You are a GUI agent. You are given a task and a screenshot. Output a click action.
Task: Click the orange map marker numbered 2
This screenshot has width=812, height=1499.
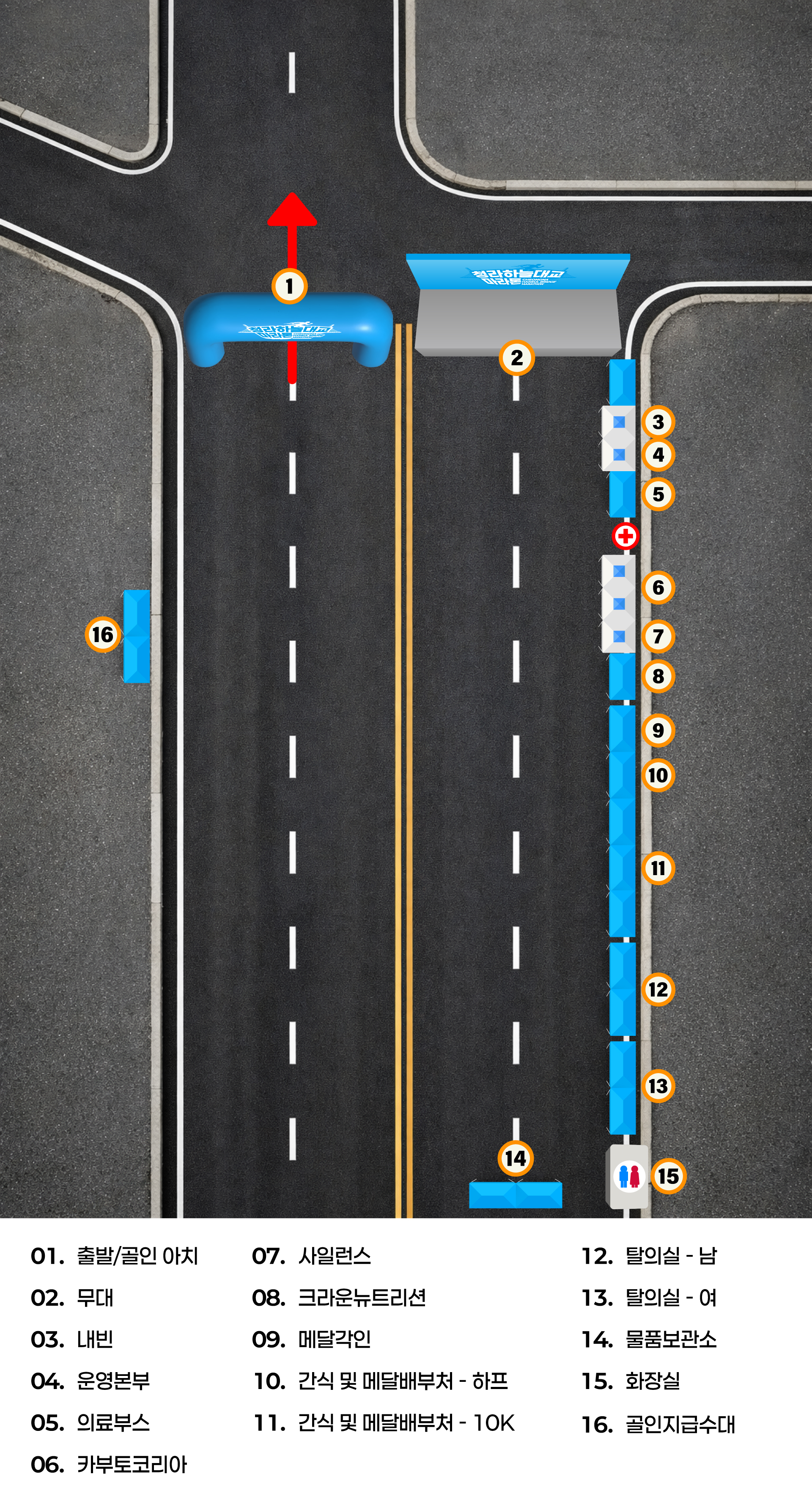point(516,358)
